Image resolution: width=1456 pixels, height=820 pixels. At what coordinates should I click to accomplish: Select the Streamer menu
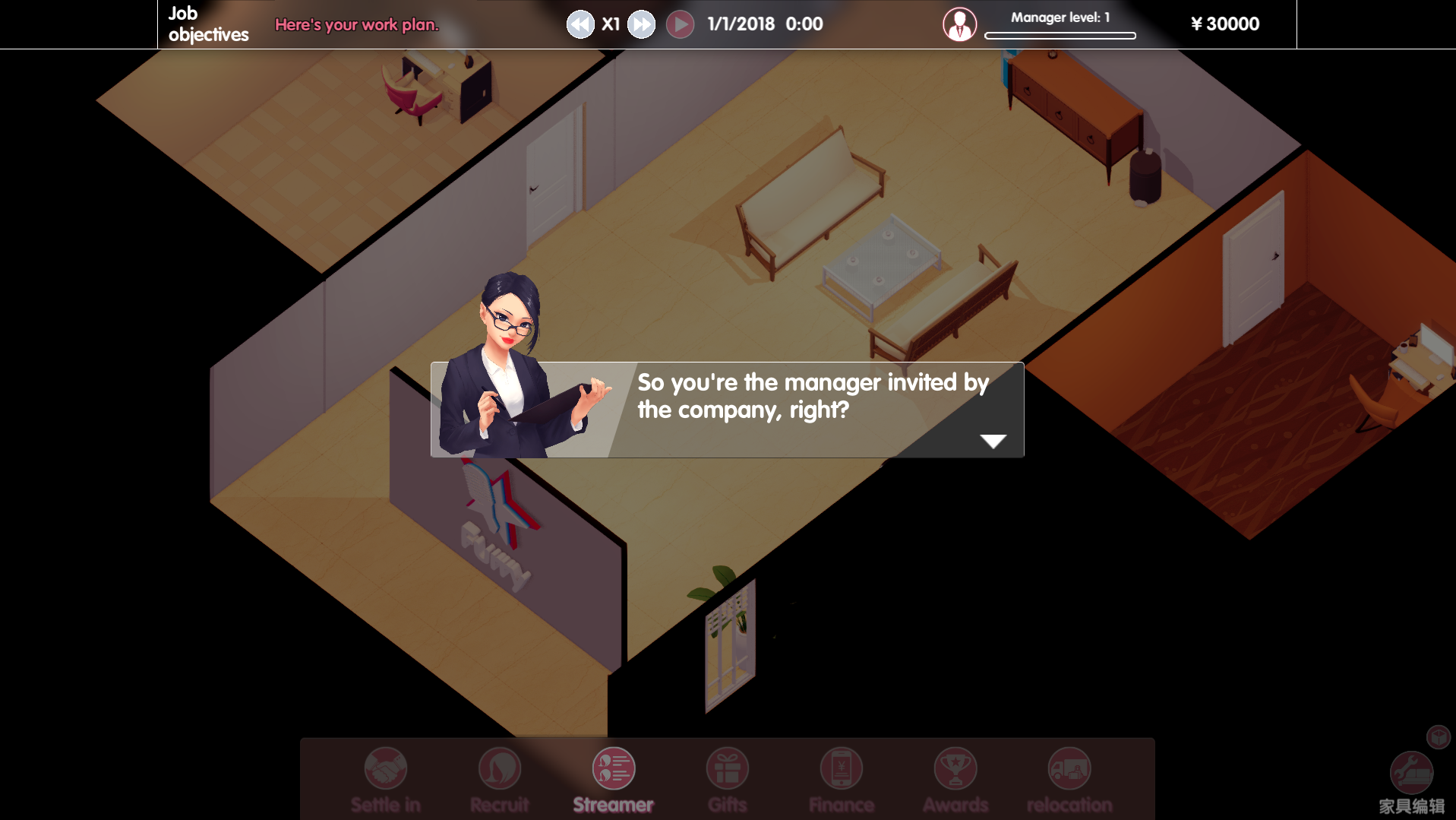(x=614, y=769)
